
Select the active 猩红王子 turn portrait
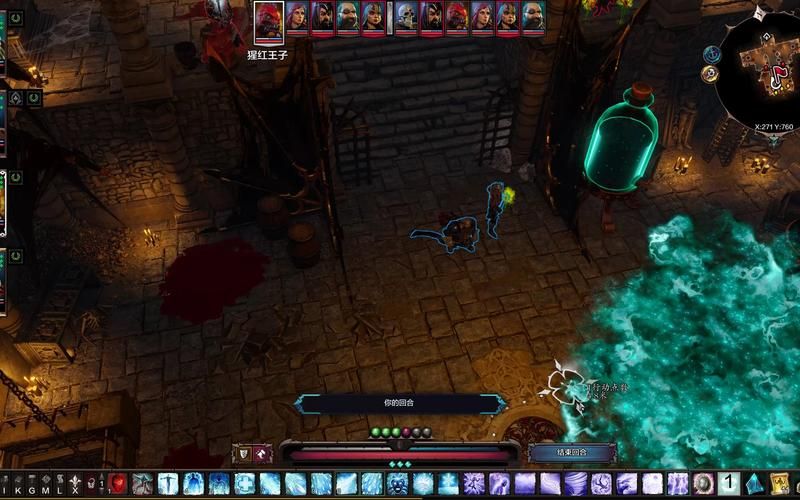pos(269,20)
